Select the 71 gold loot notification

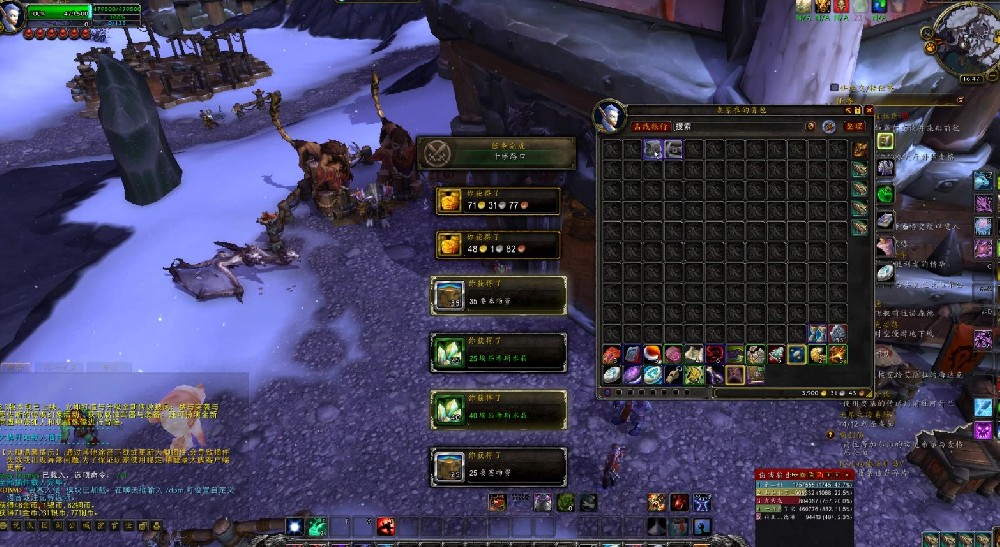tap(497, 203)
